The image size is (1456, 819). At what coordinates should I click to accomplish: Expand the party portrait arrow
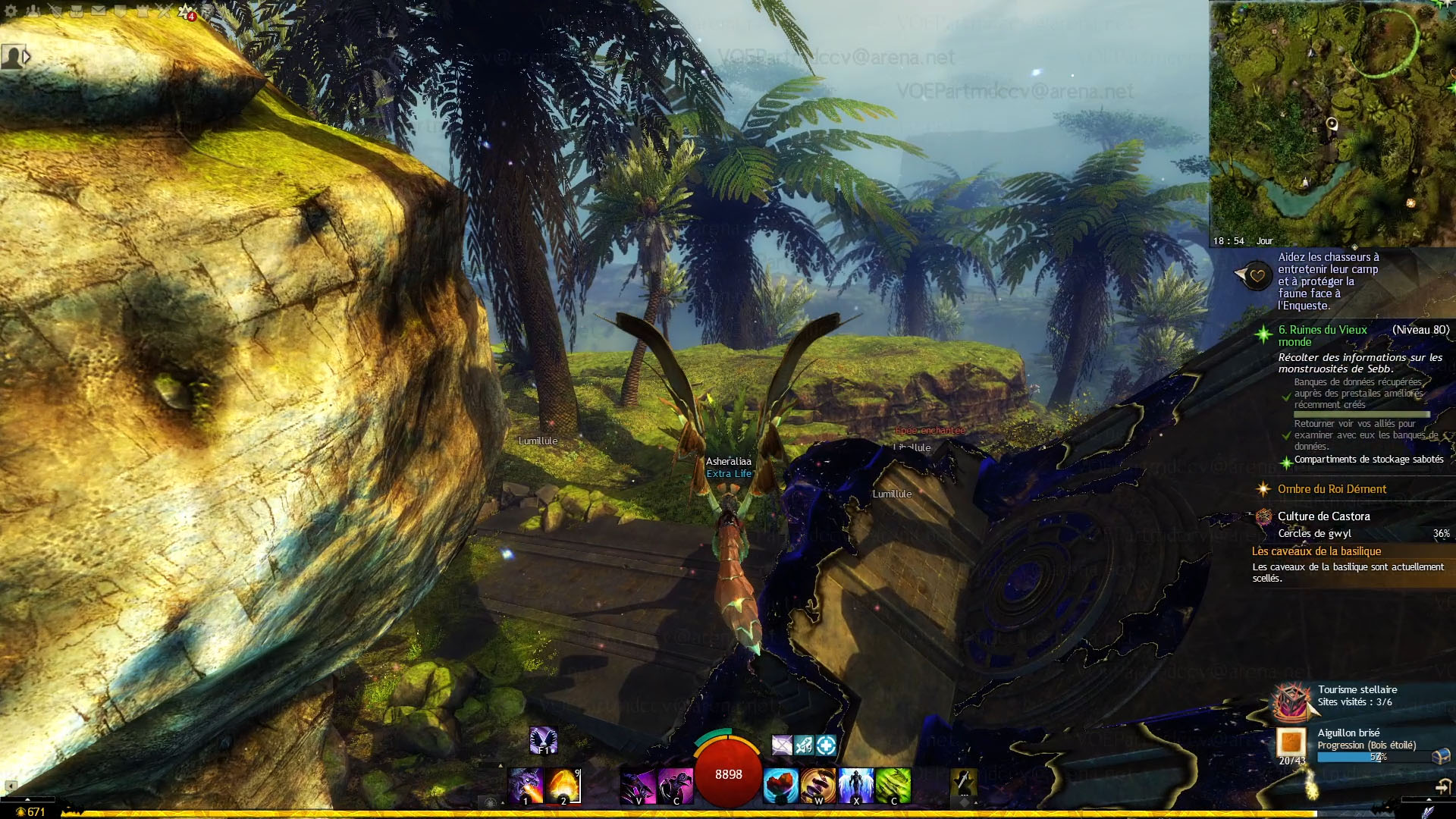[27, 56]
